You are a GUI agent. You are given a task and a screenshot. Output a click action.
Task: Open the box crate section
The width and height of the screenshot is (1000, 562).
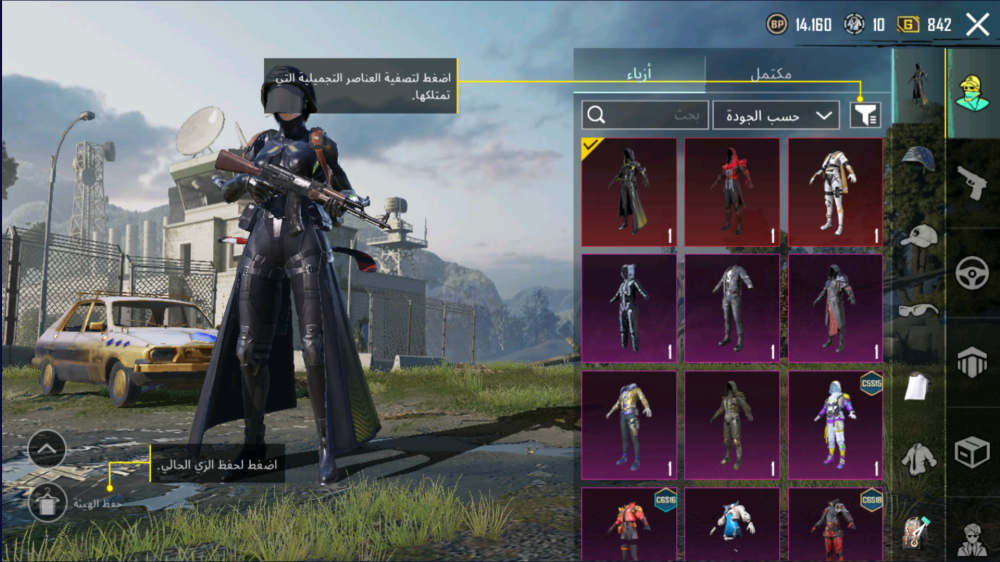click(x=972, y=452)
